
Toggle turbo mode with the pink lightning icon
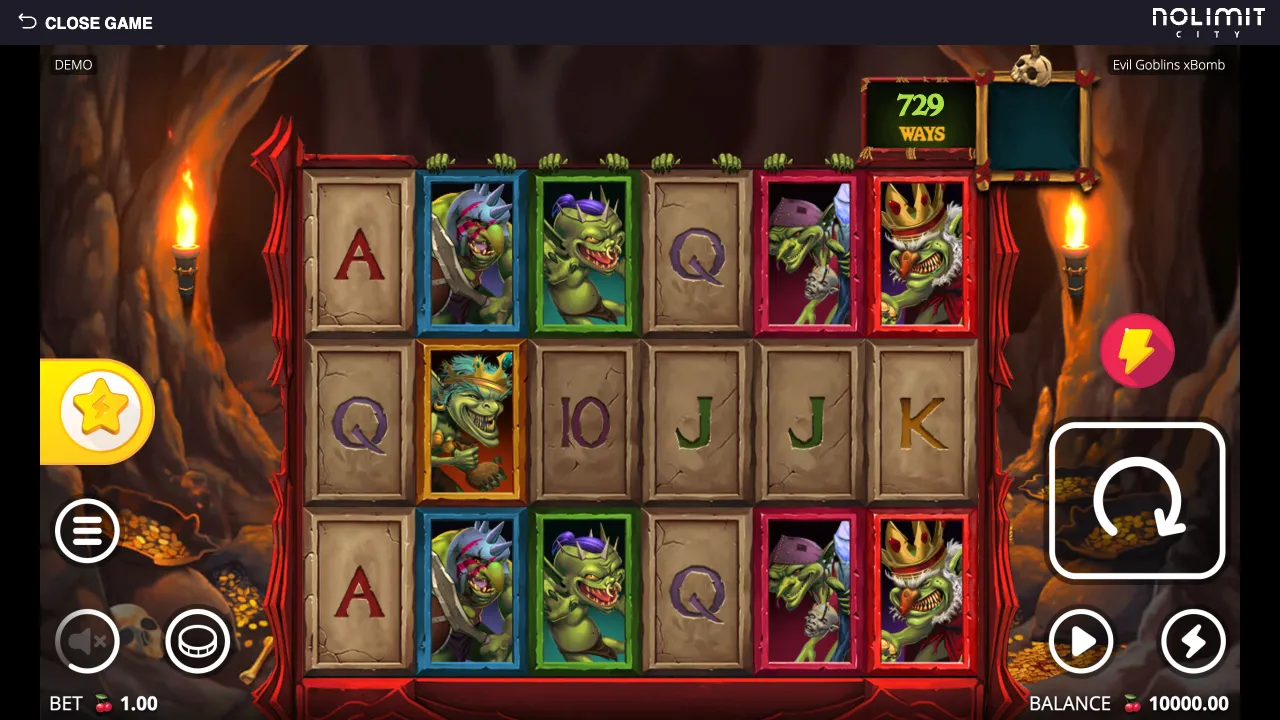pyautogui.click(x=1139, y=350)
